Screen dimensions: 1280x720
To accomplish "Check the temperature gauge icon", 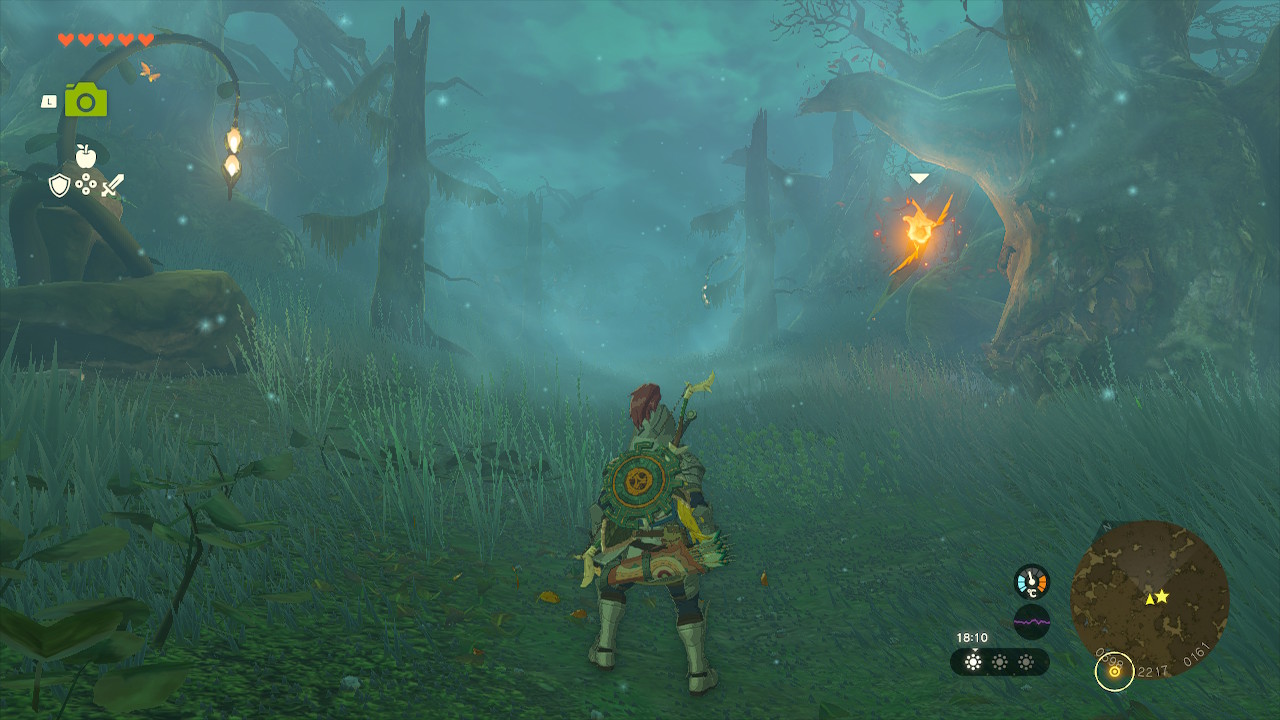I will coord(1032,581).
